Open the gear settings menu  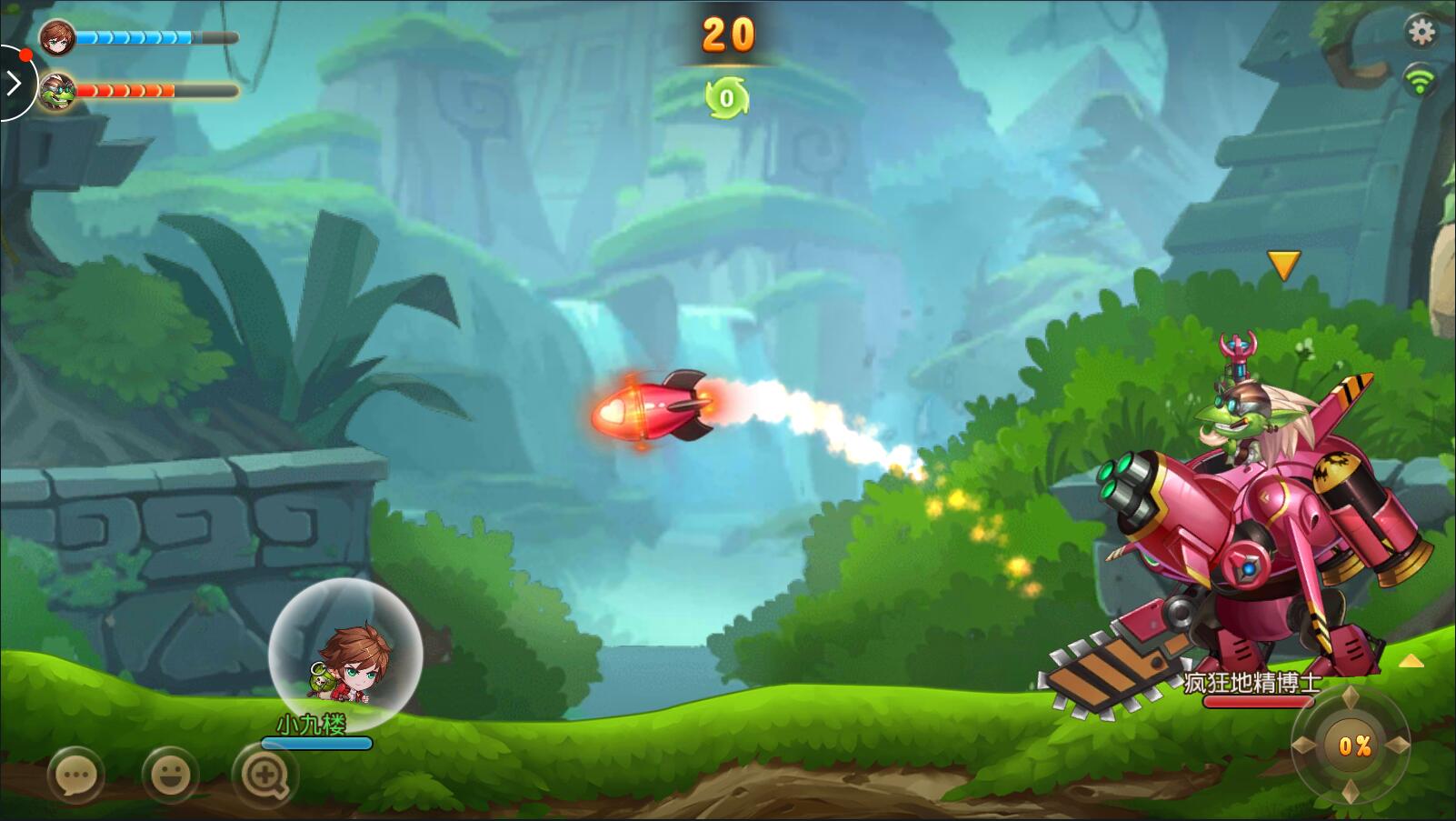pos(1421,32)
